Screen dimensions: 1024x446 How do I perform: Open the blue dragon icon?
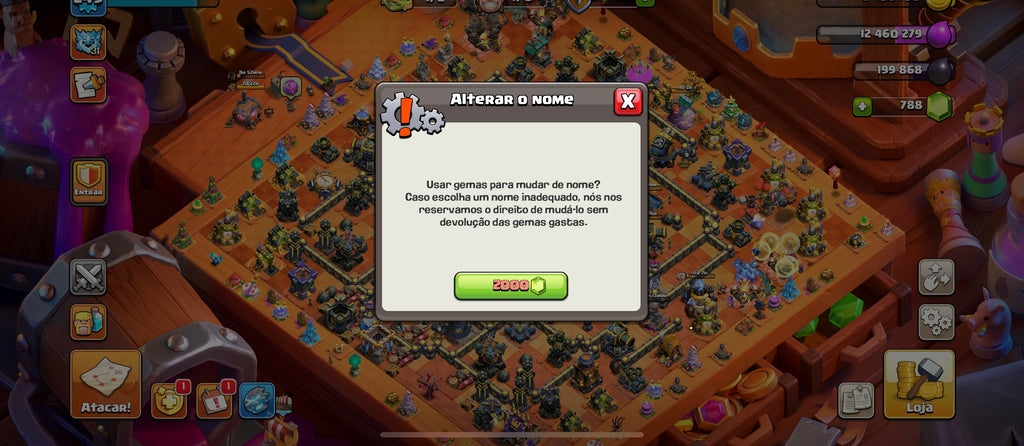coord(88,41)
